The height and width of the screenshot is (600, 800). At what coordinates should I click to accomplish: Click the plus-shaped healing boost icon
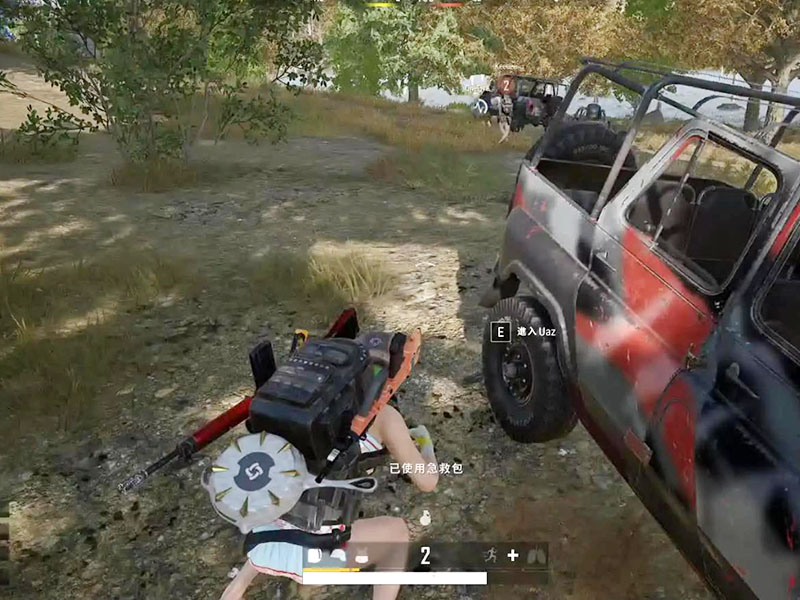coord(513,555)
